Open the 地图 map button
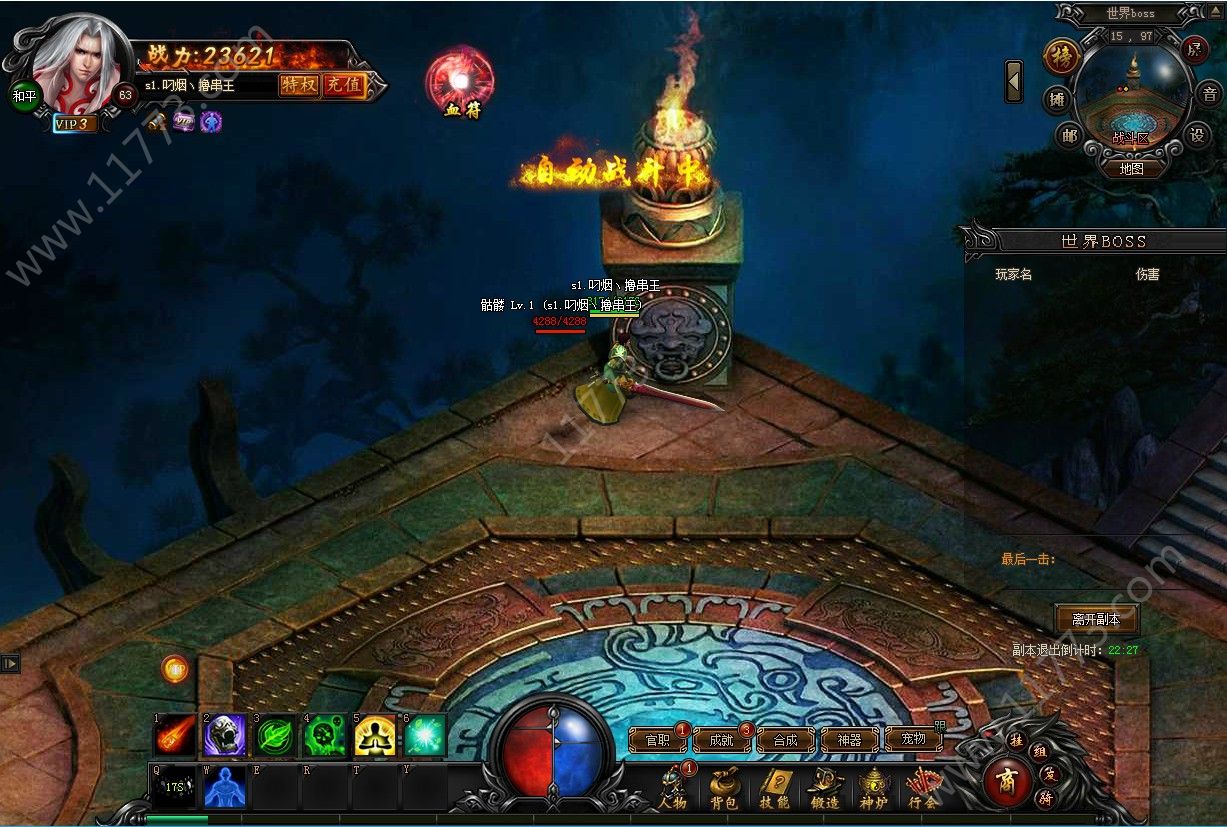This screenshot has width=1227, height=827. tap(1131, 169)
